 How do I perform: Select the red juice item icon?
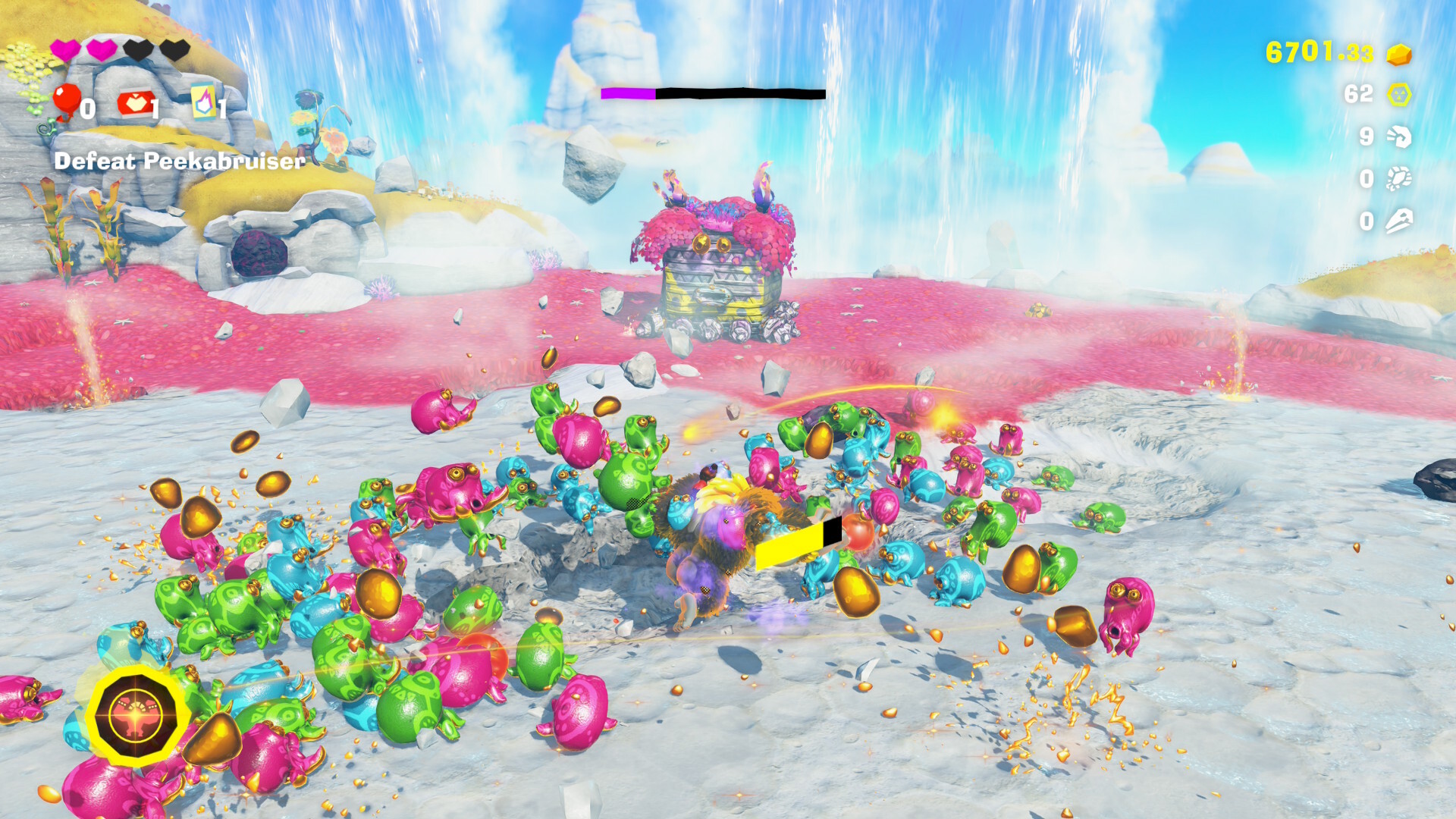[134, 104]
